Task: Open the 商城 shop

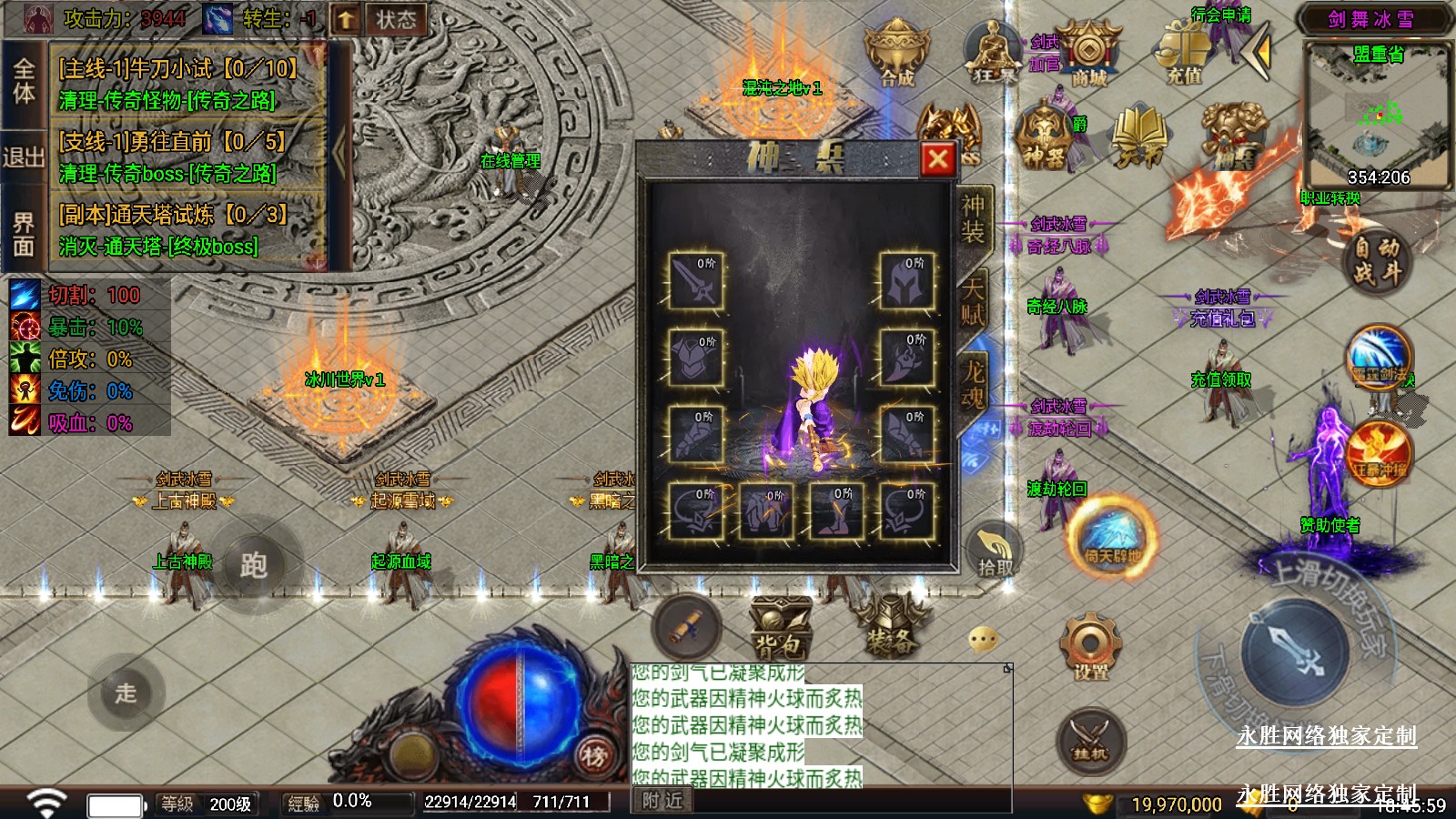Action: coord(1088,54)
